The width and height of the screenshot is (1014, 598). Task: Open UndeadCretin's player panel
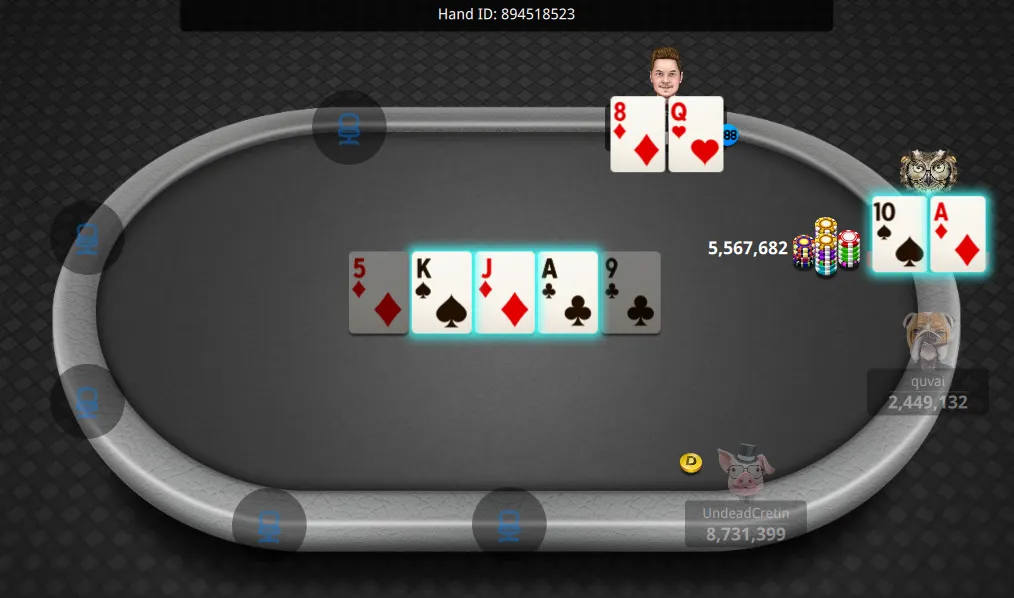tap(746, 524)
